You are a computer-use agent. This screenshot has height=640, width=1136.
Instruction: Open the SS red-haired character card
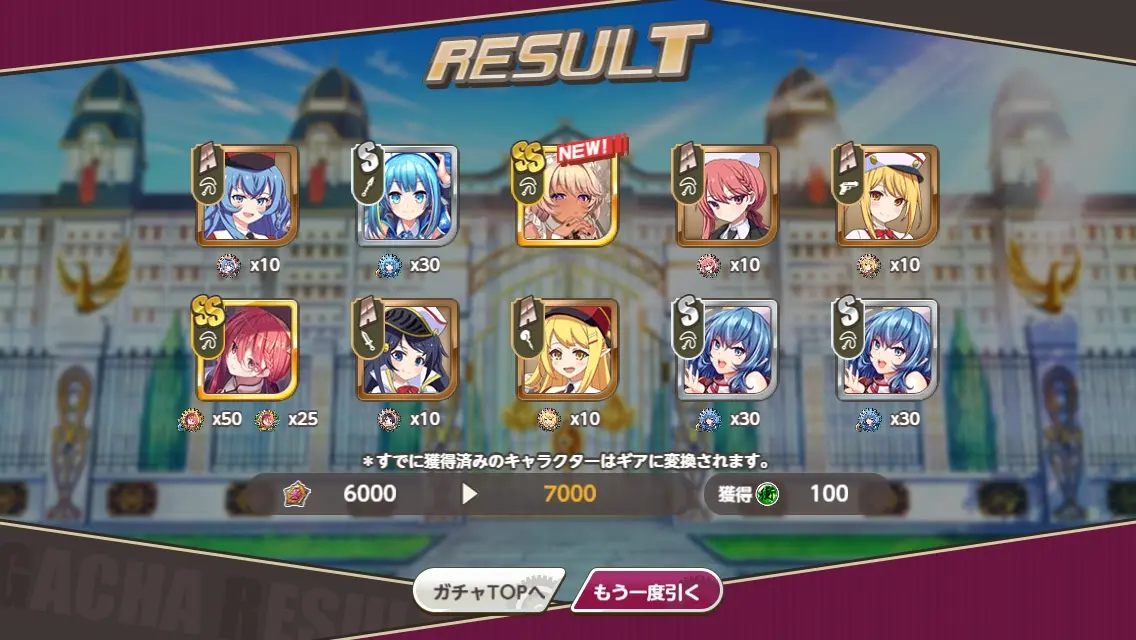tap(248, 350)
